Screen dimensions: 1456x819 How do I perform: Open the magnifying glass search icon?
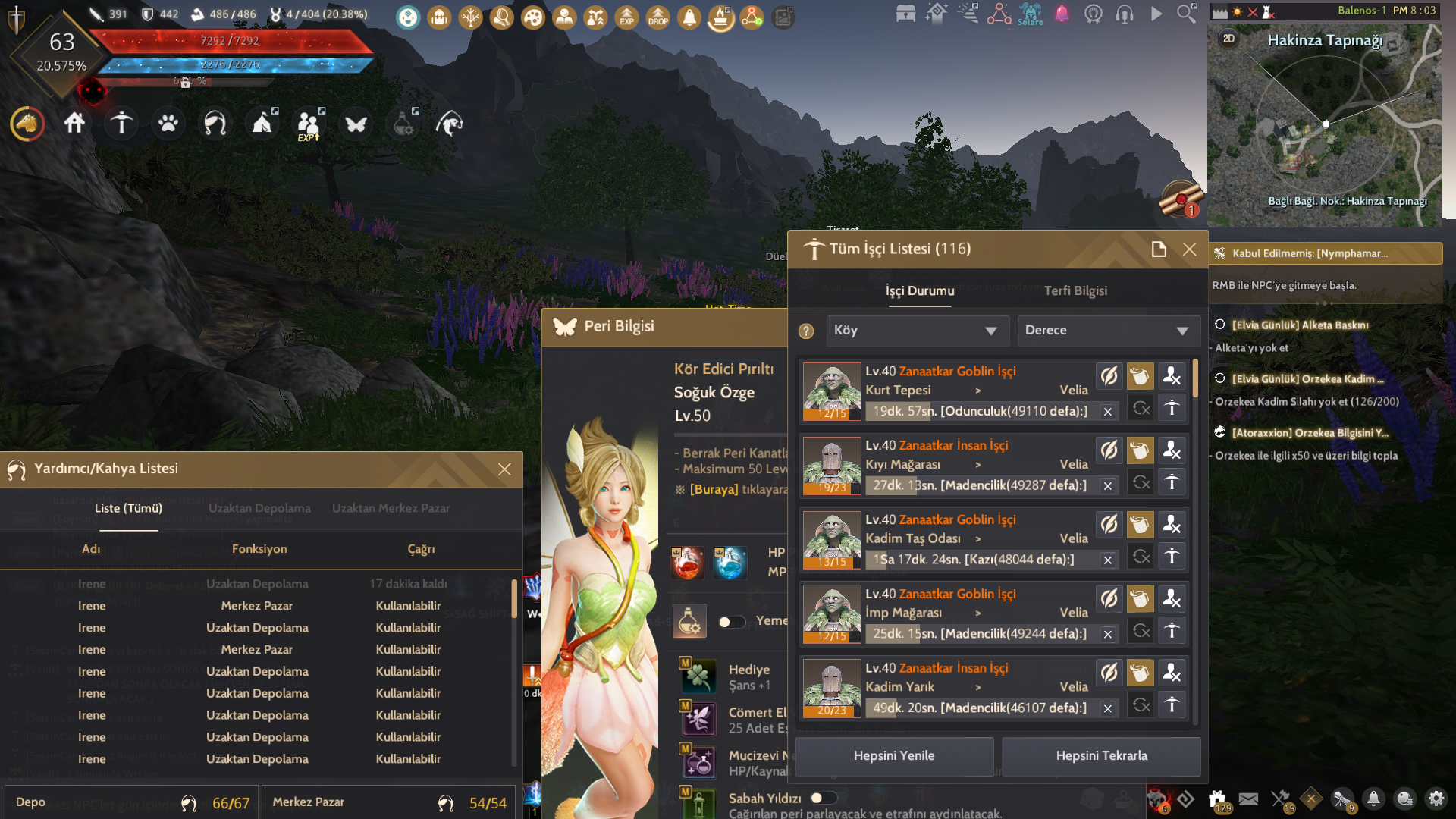[1186, 14]
